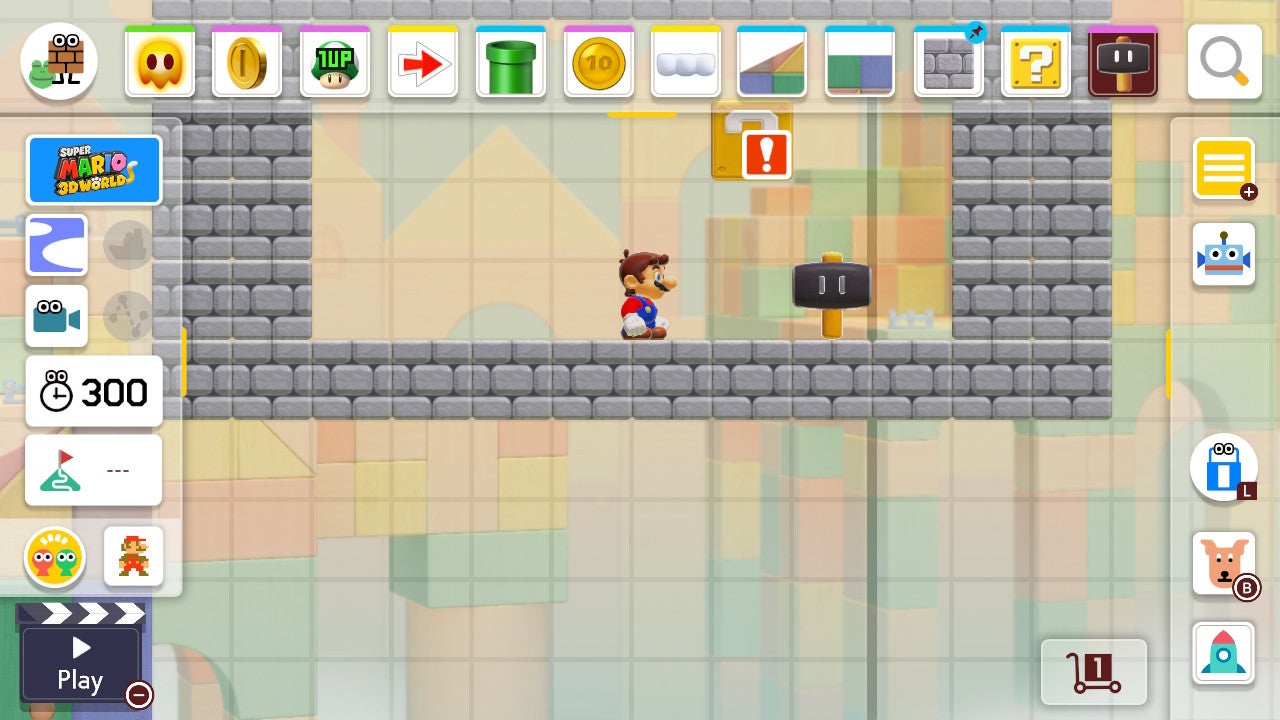Select the Warp Pipe part
Viewport: 1280px width, 720px height.
510,61
